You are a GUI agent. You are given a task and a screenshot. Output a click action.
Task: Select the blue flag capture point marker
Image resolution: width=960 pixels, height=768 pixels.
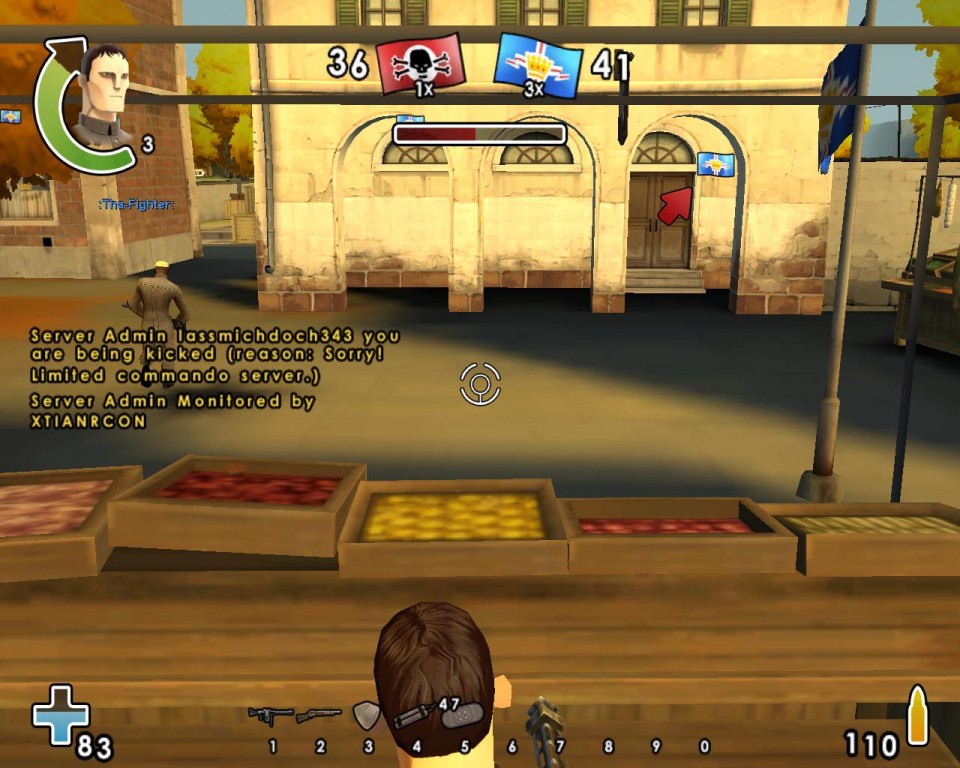[x=716, y=164]
